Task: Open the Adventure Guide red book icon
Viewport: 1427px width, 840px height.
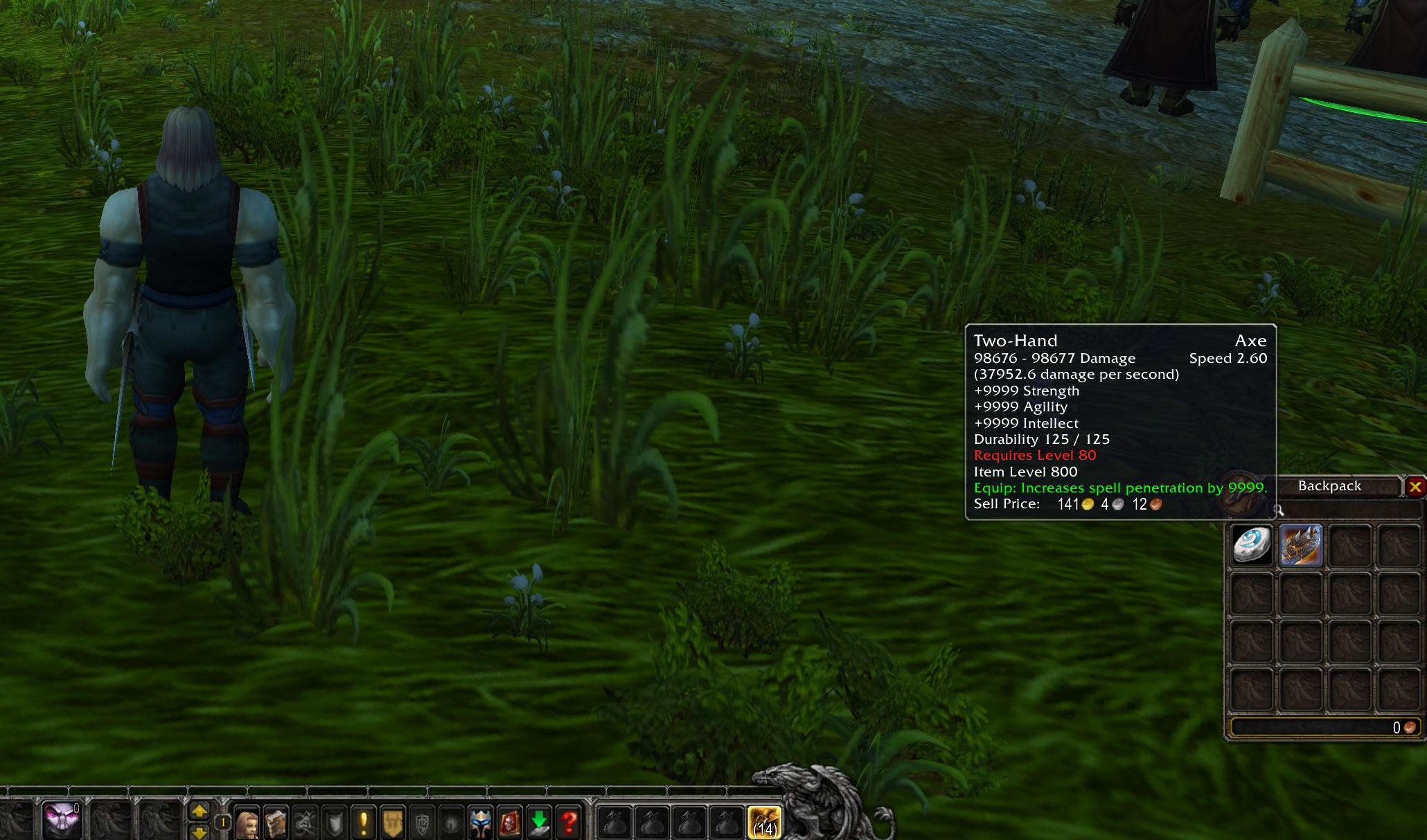Action: click(x=509, y=821)
